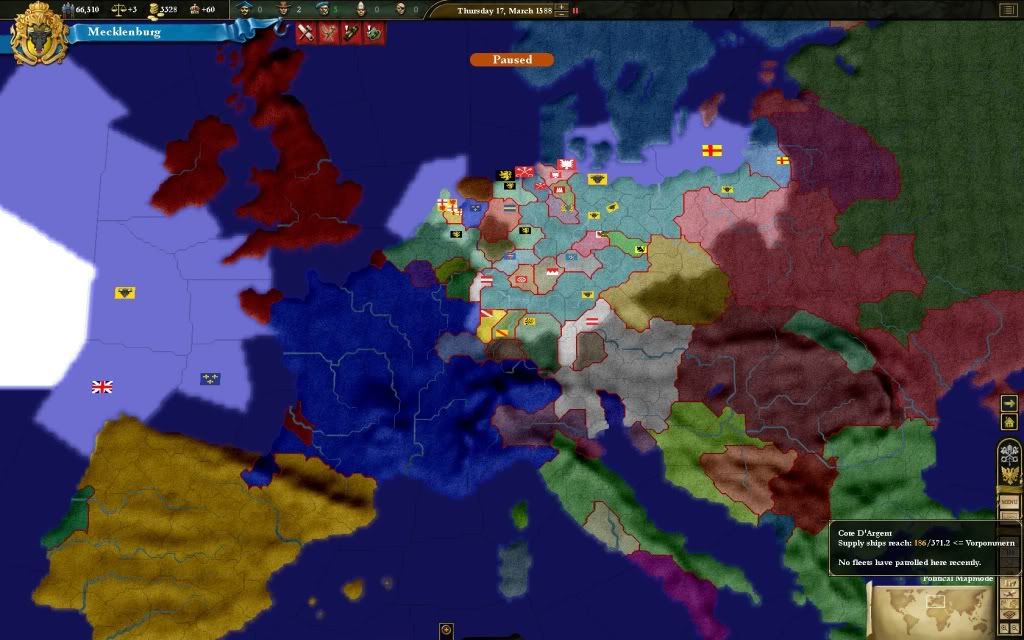Click the stability scales icon in top bar
The width and height of the screenshot is (1024, 640).
click(118, 10)
